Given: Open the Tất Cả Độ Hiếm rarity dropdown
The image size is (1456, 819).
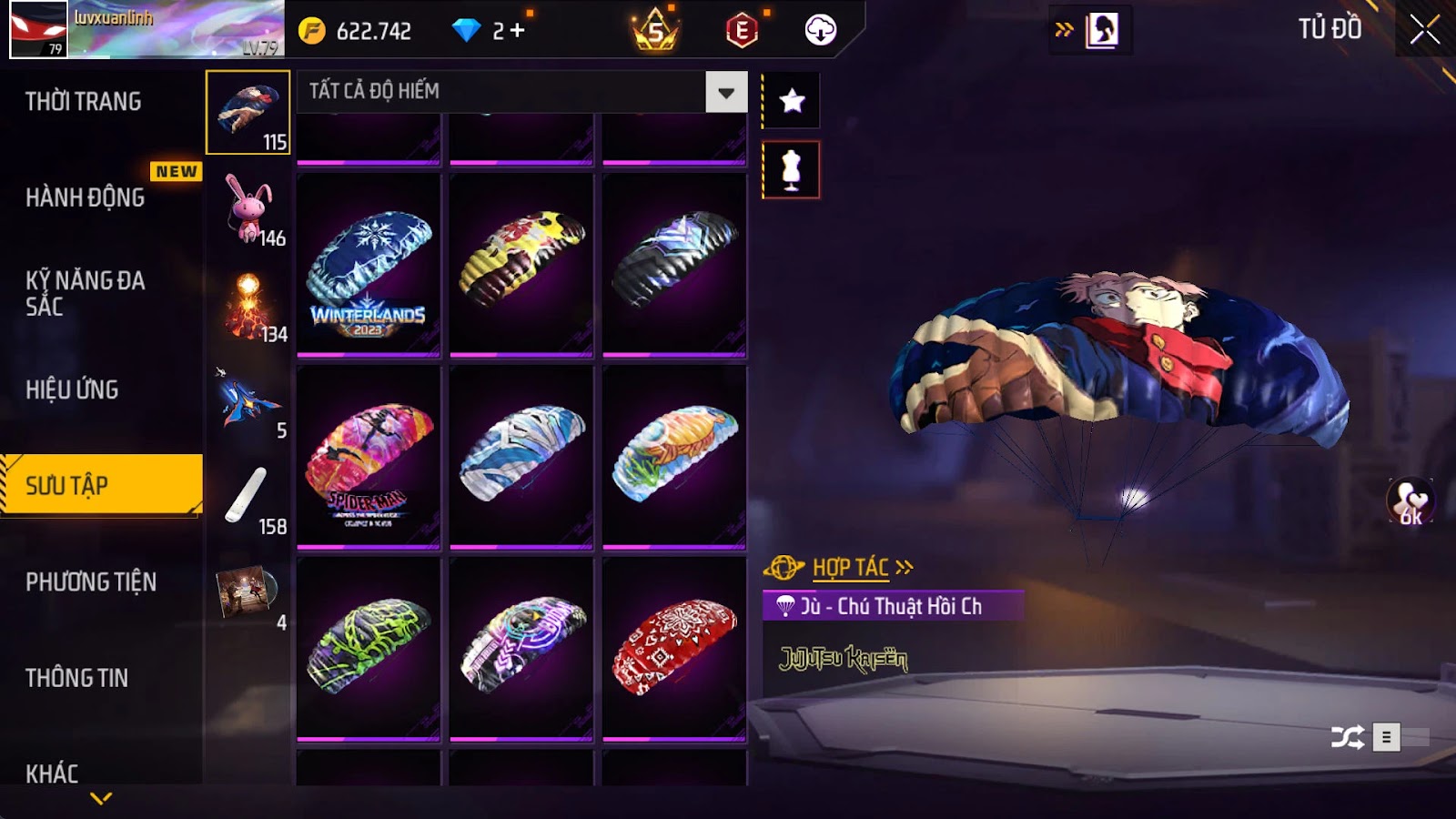Looking at the screenshot, I should [x=725, y=92].
